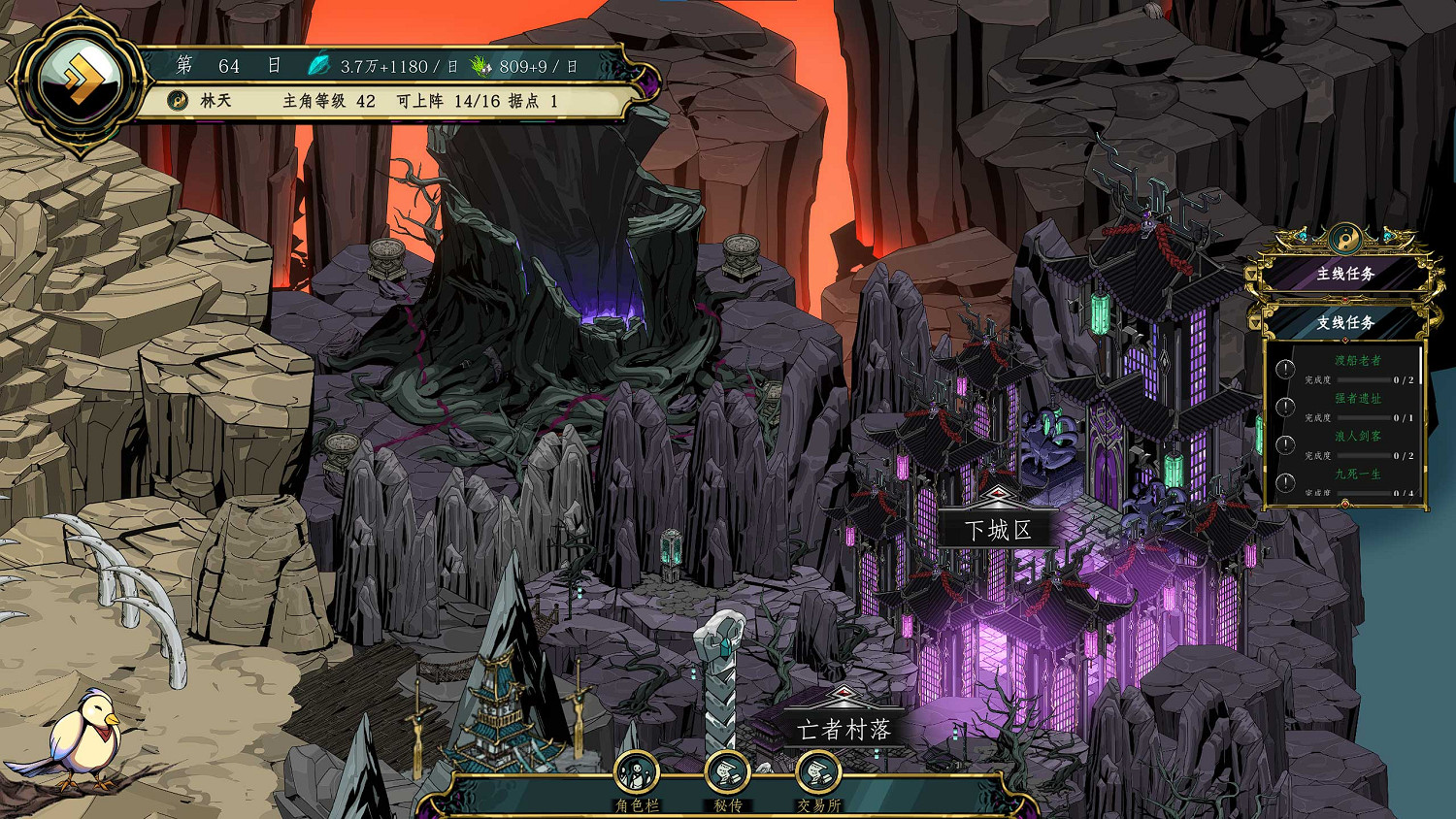Expand the 九死一生 quest details

pyautogui.click(x=1360, y=472)
